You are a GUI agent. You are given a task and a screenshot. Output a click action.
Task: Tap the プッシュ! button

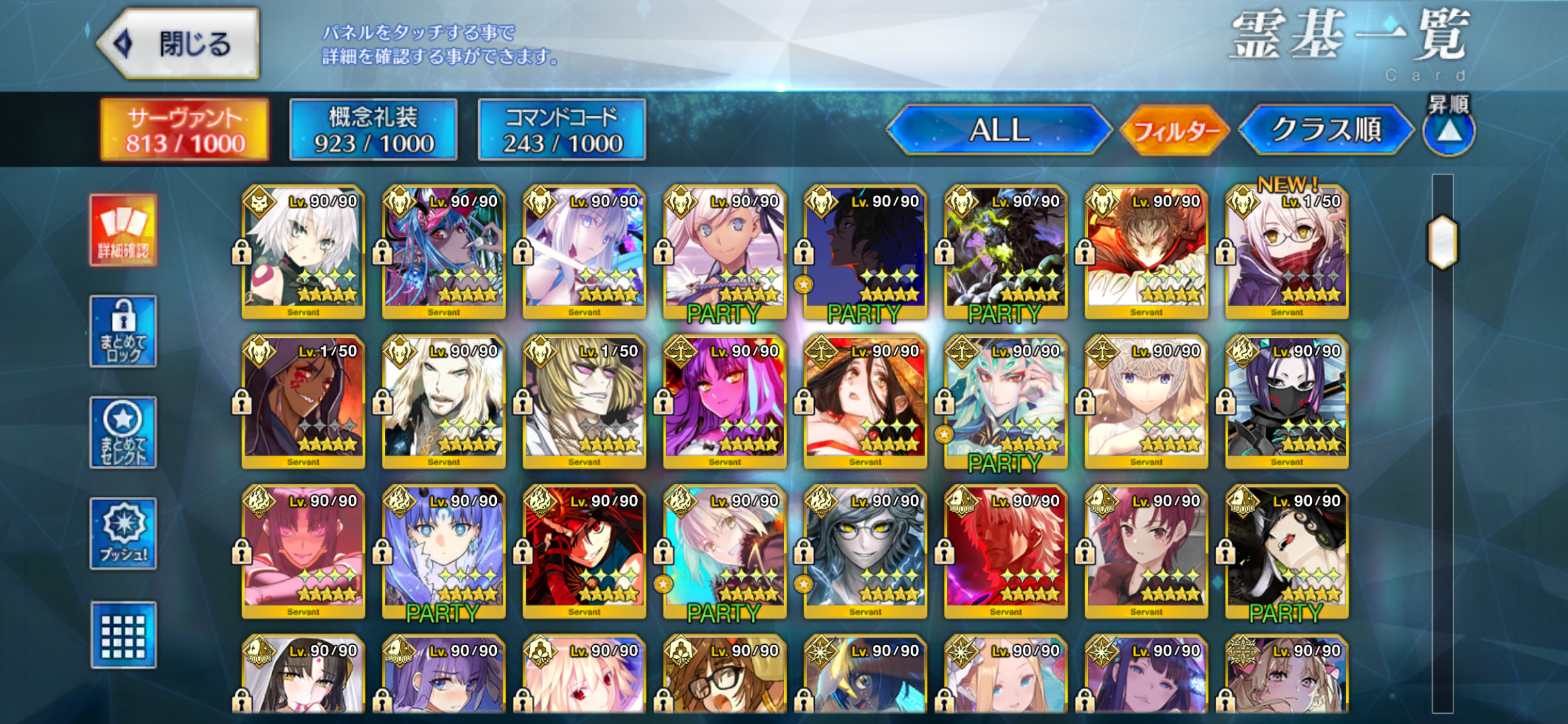[x=123, y=534]
